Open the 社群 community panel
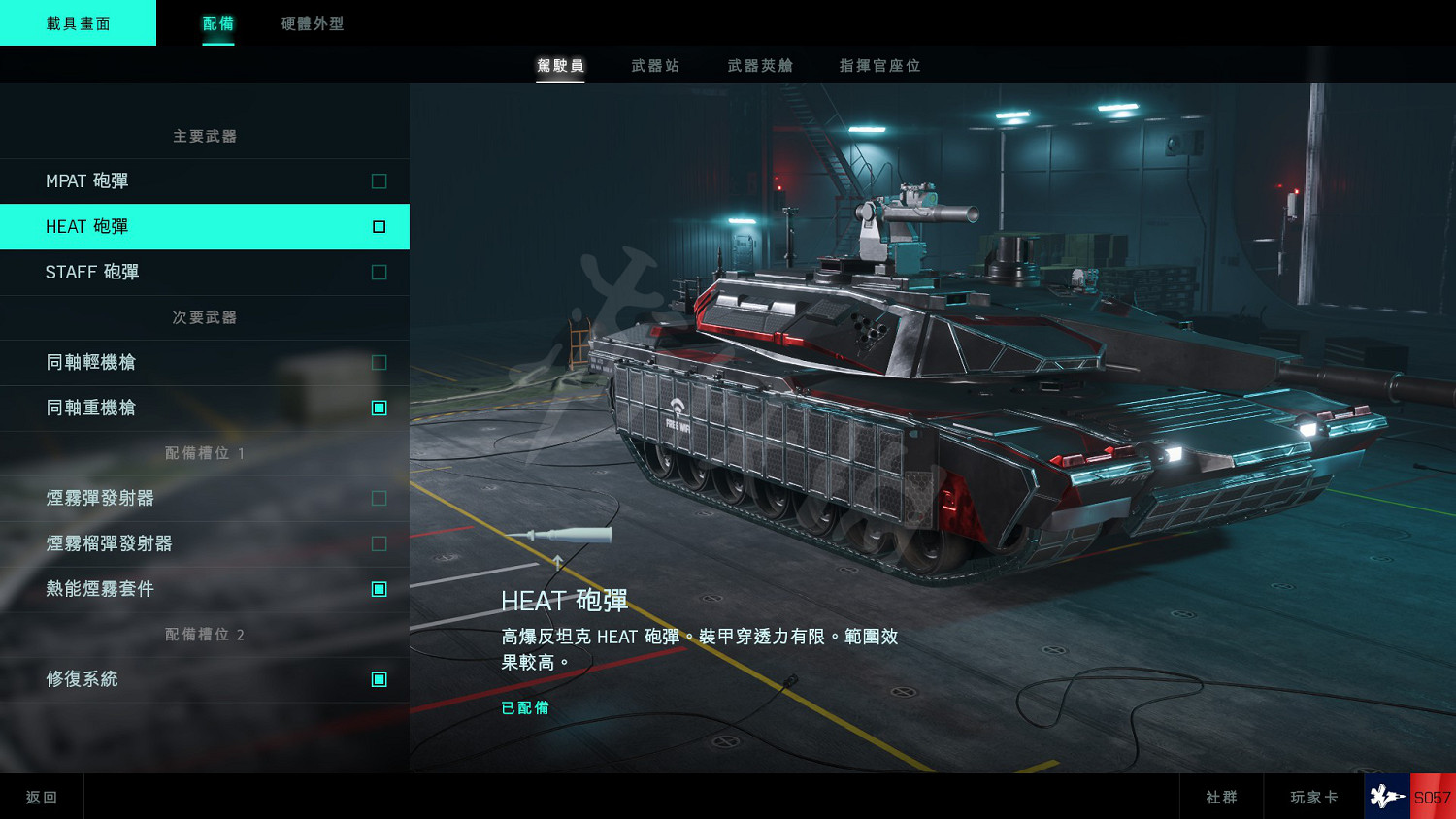 point(1222,796)
